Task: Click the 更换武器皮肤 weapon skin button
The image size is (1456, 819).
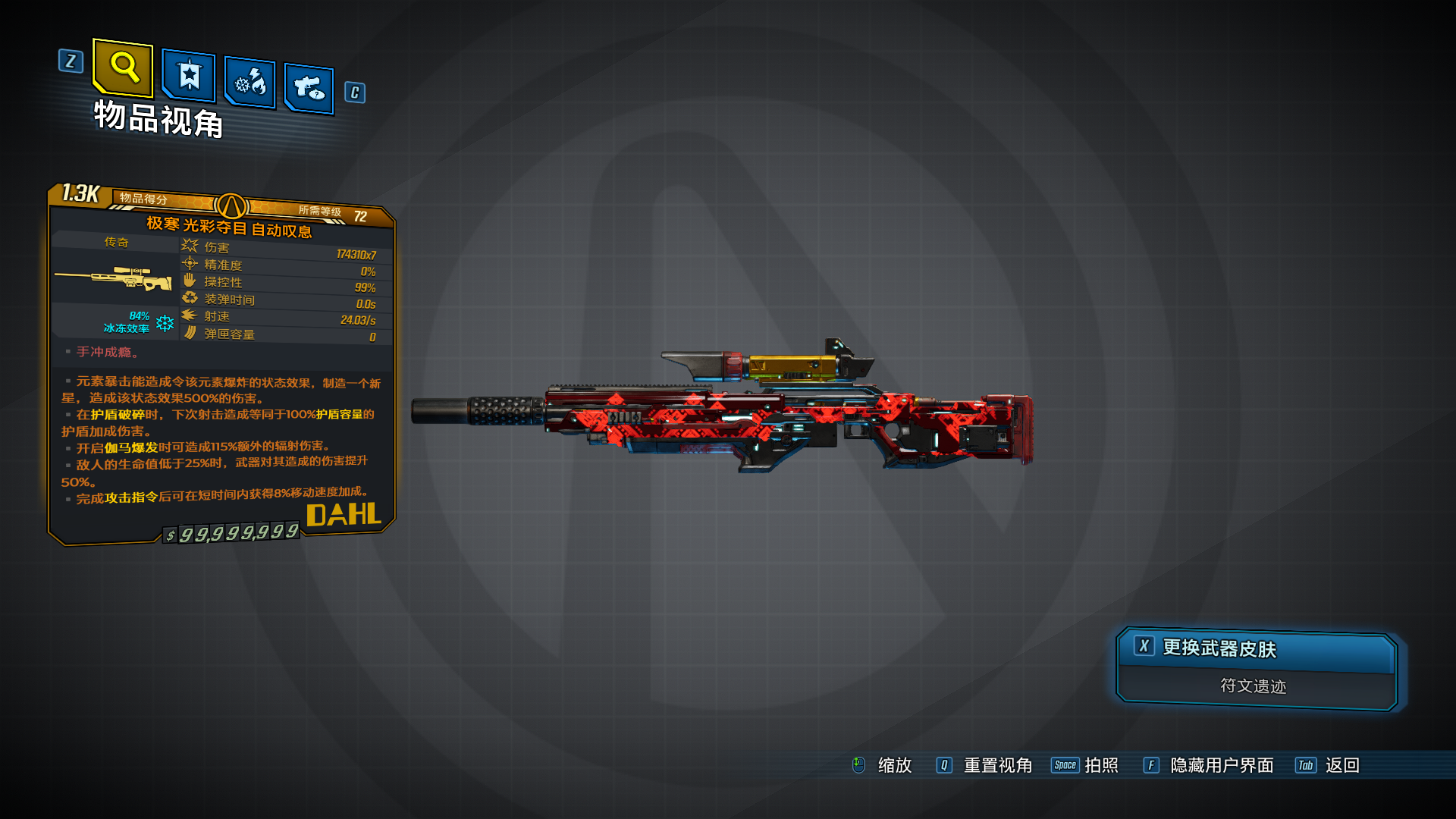Action: pos(1256,649)
